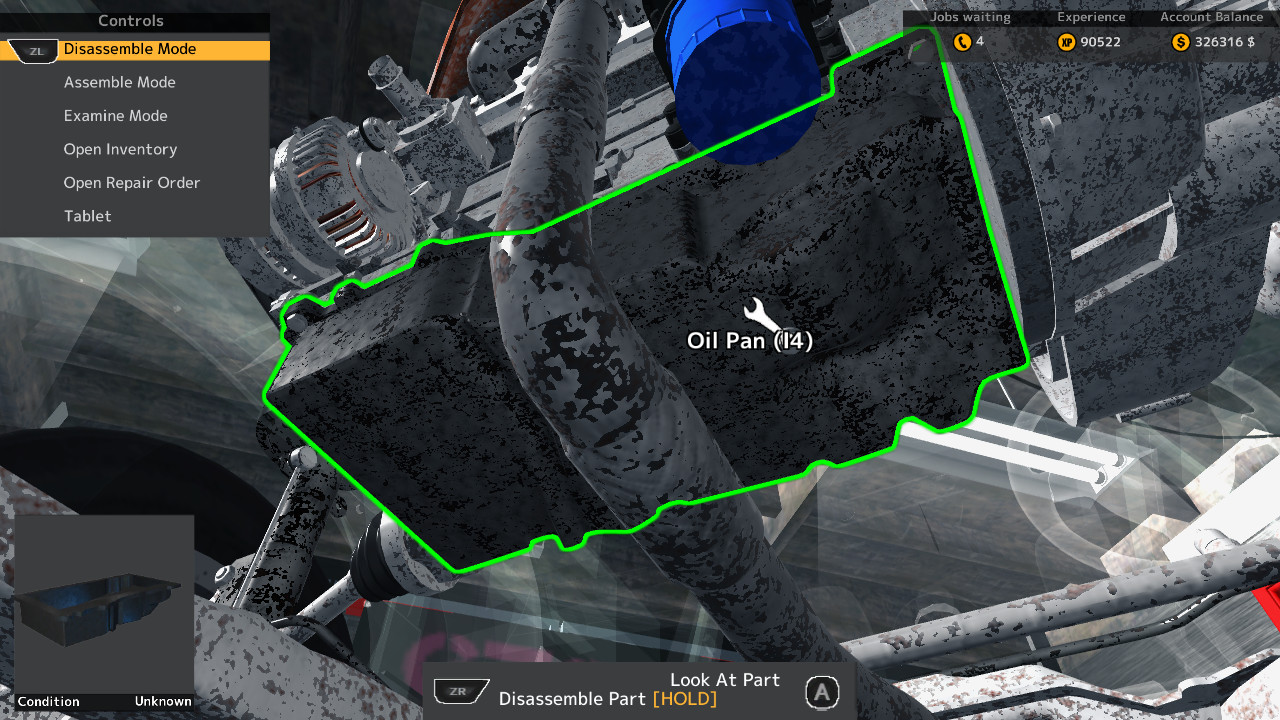This screenshot has height=720, width=1280.
Task: Click the Look At Part action label
Action: 724,679
